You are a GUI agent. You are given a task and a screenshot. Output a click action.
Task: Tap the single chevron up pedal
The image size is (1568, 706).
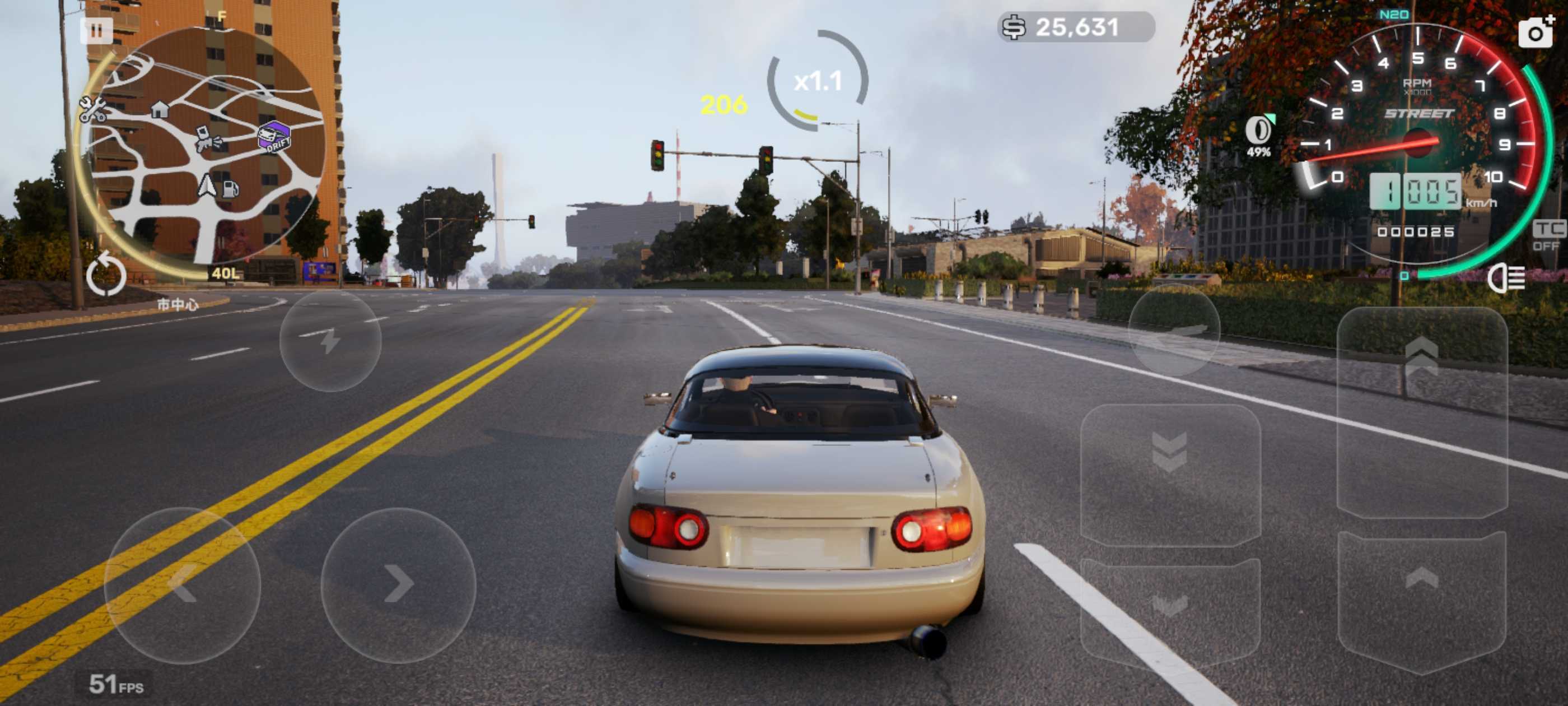1421,600
